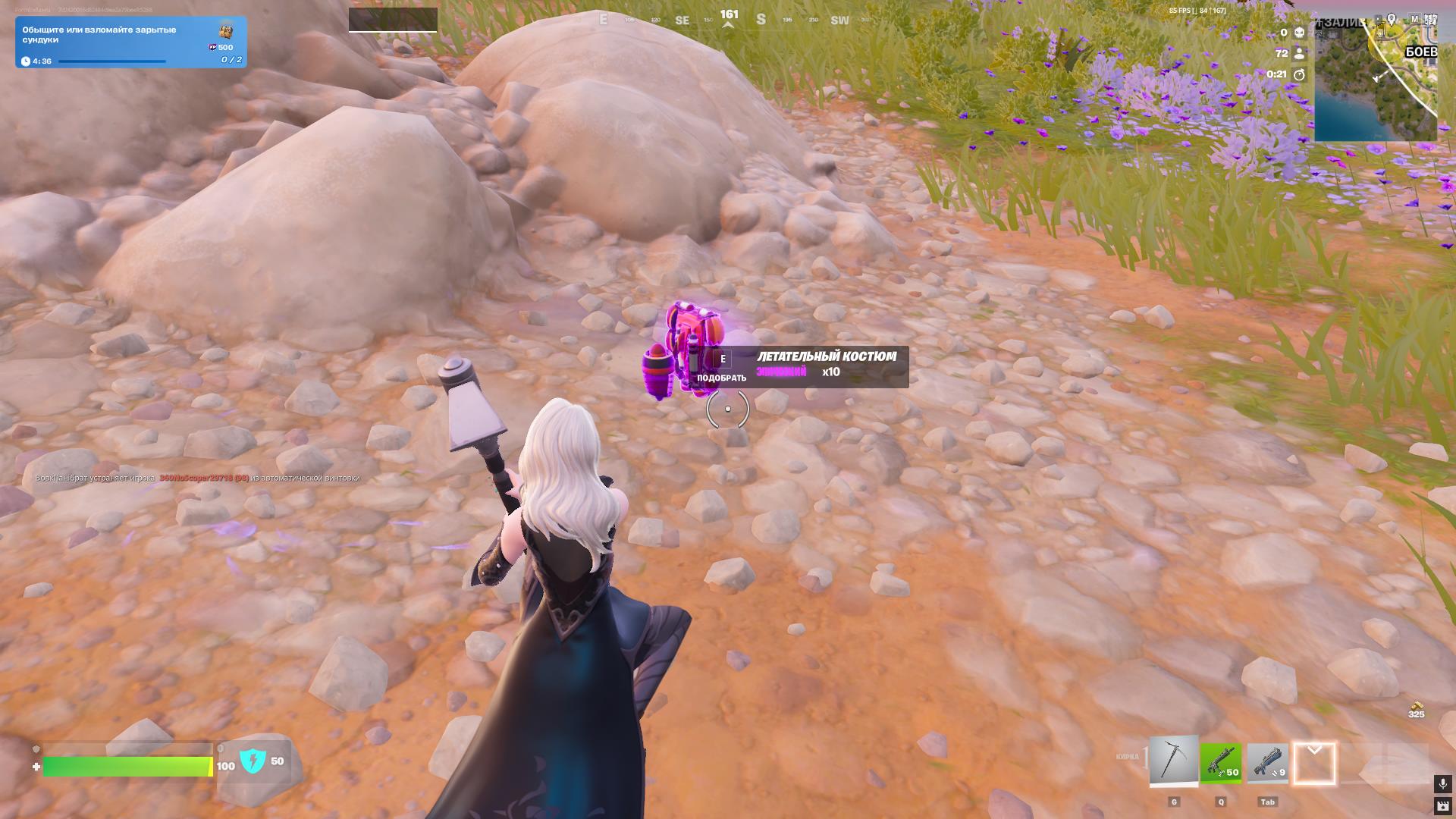
Task: Click the replay clapperboard icon
Action: coord(1442,805)
